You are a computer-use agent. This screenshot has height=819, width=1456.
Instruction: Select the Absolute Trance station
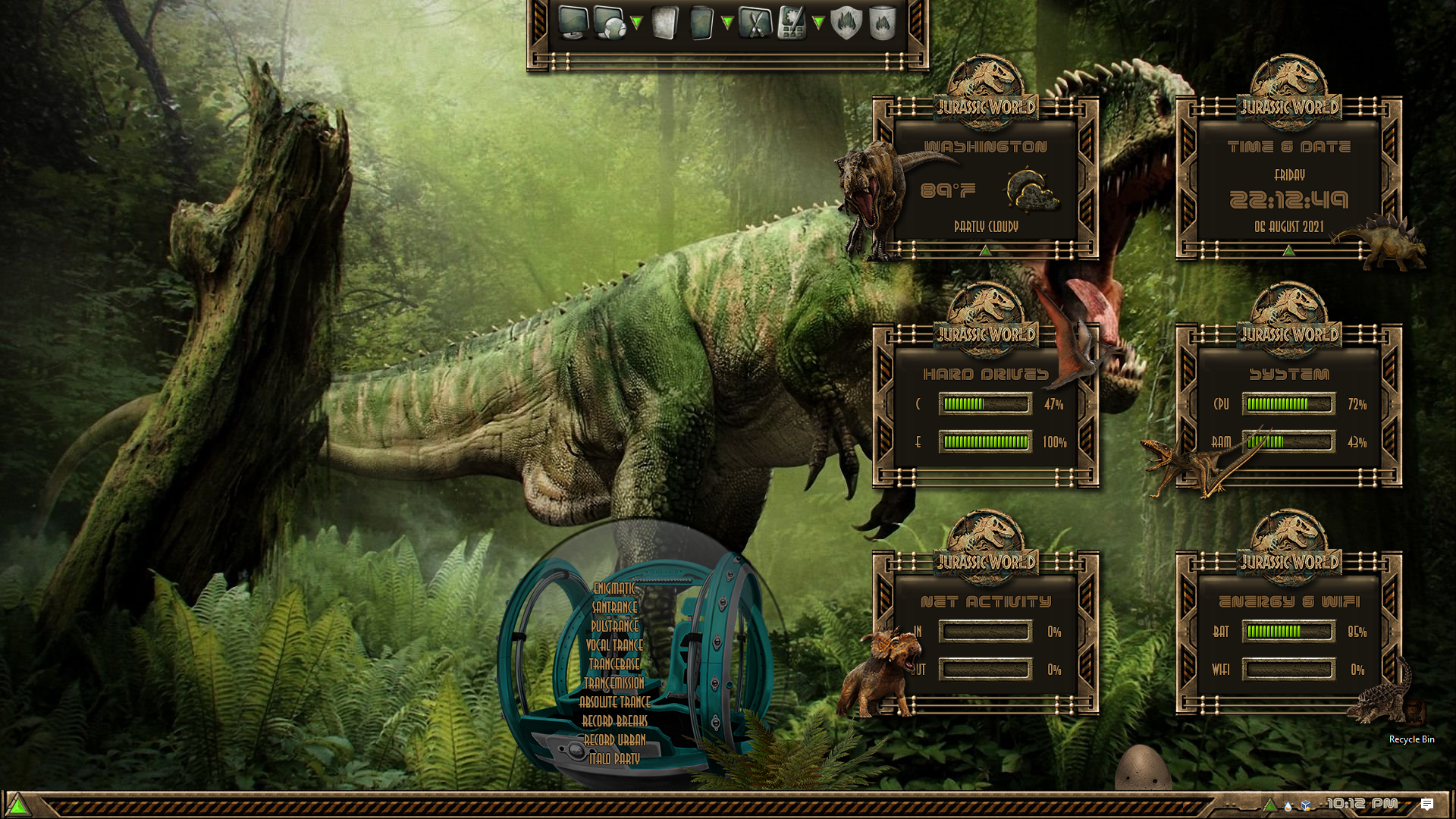614,702
